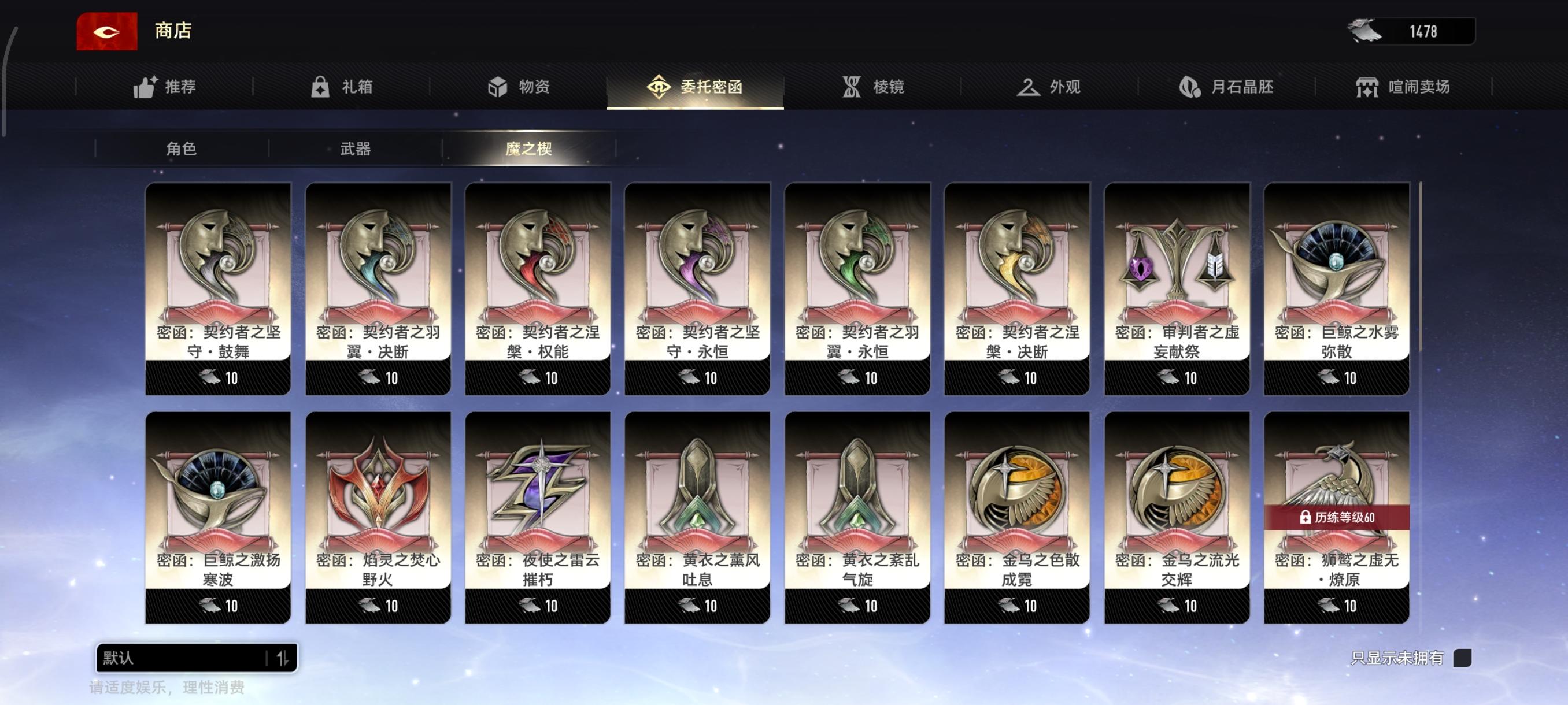Image resolution: width=1568 pixels, height=705 pixels.
Task: Click the 喧闹卖场 market icon
Action: tap(1370, 87)
